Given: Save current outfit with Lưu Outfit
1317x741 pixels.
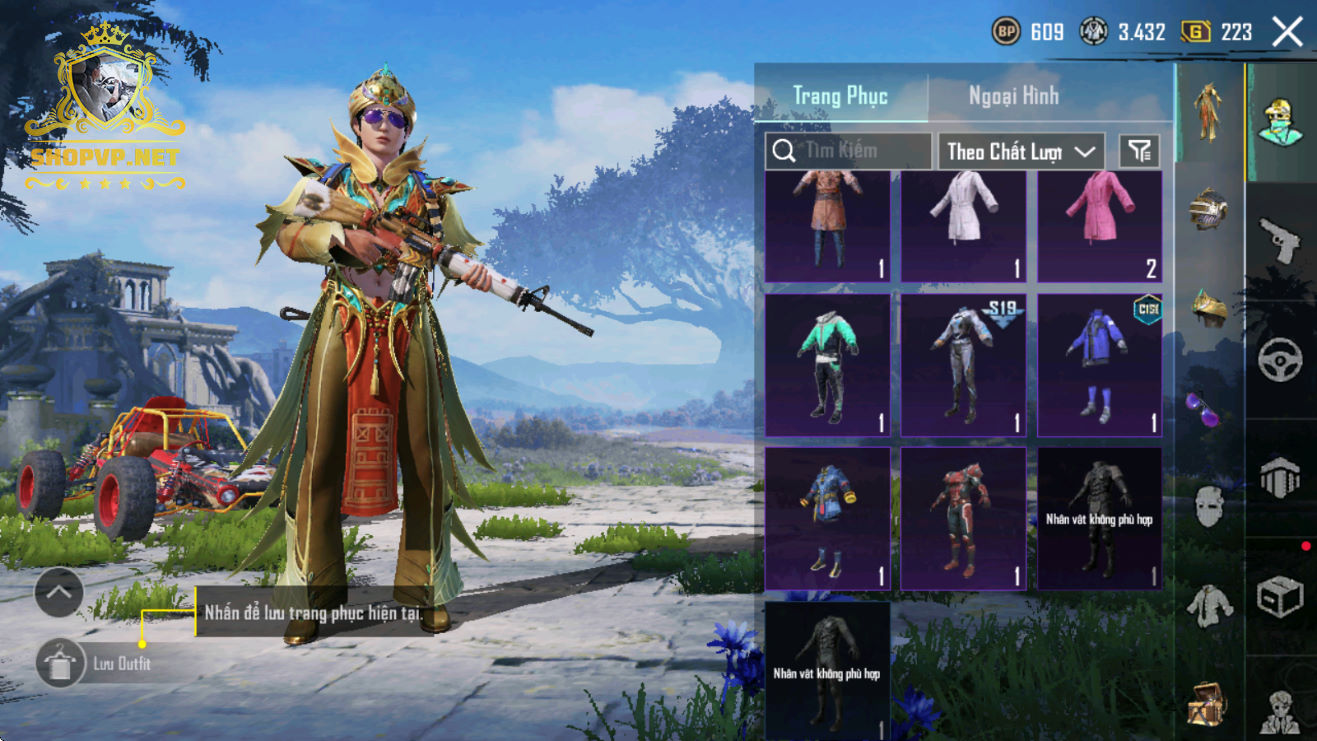Looking at the screenshot, I should (x=62, y=663).
